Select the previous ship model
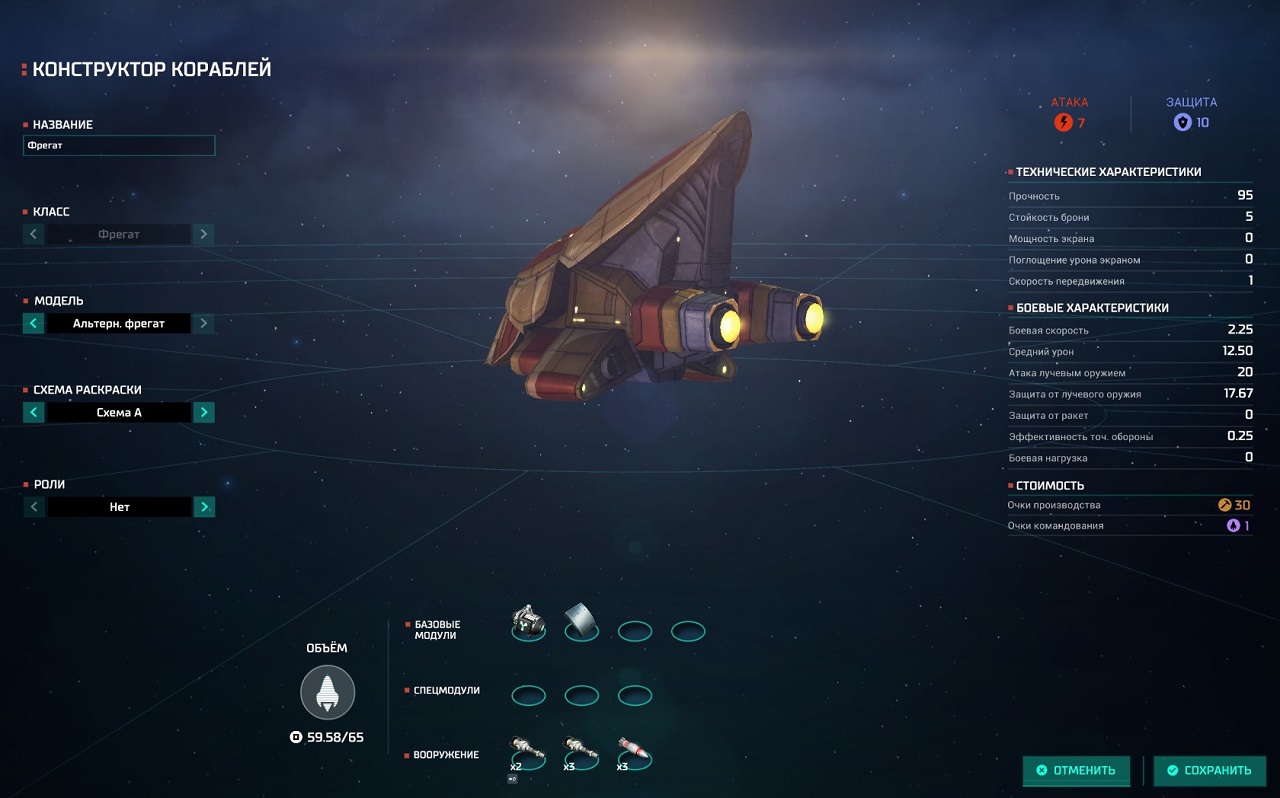 [x=34, y=323]
